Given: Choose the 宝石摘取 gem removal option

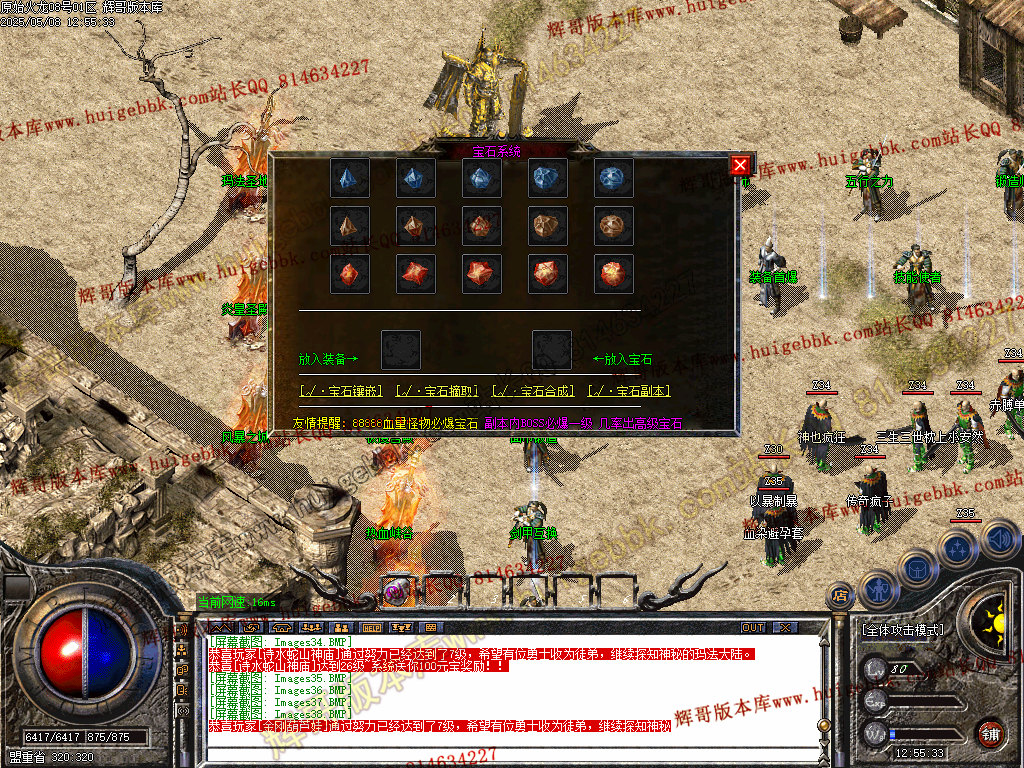Looking at the screenshot, I should (438, 391).
